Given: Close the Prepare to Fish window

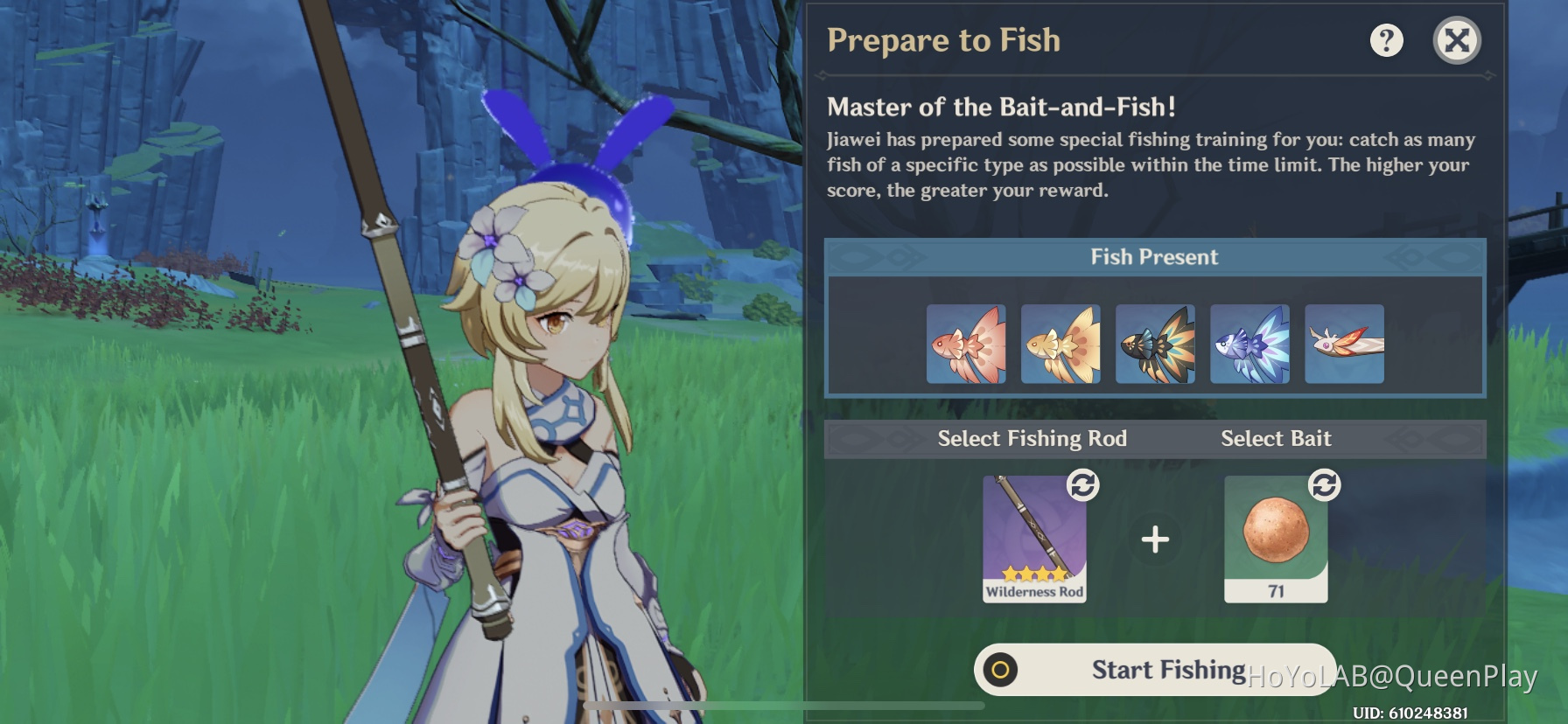Looking at the screenshot, I should (1457, 39).
